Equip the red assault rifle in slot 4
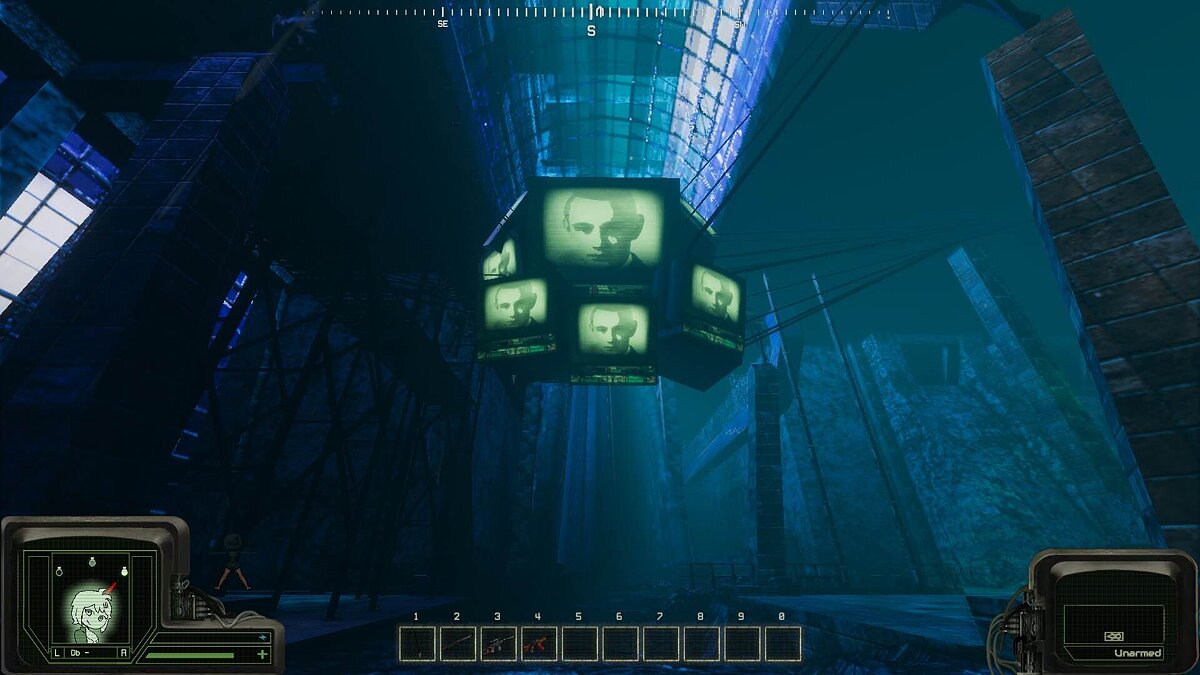Screen dimensions: 1200x675 click(539, 643)
